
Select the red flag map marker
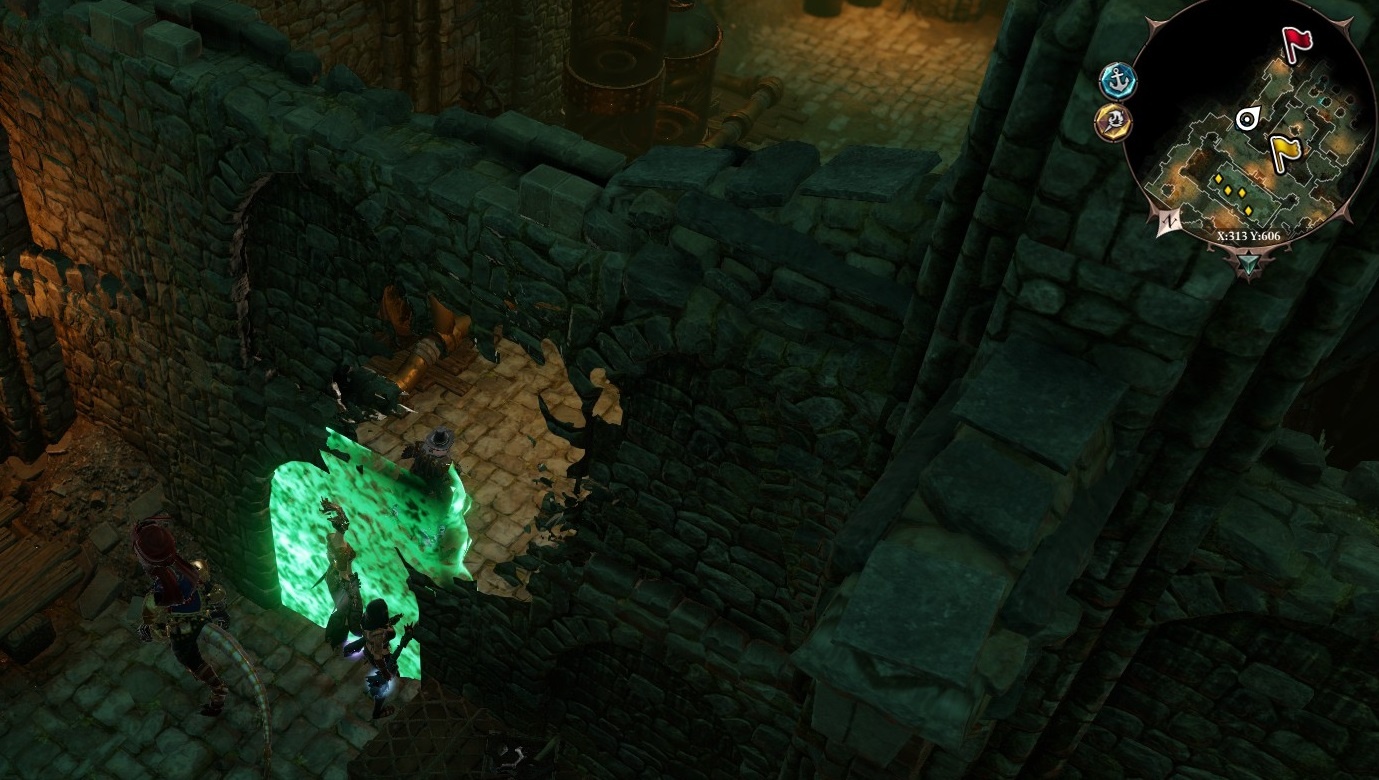pos(1297,42)
